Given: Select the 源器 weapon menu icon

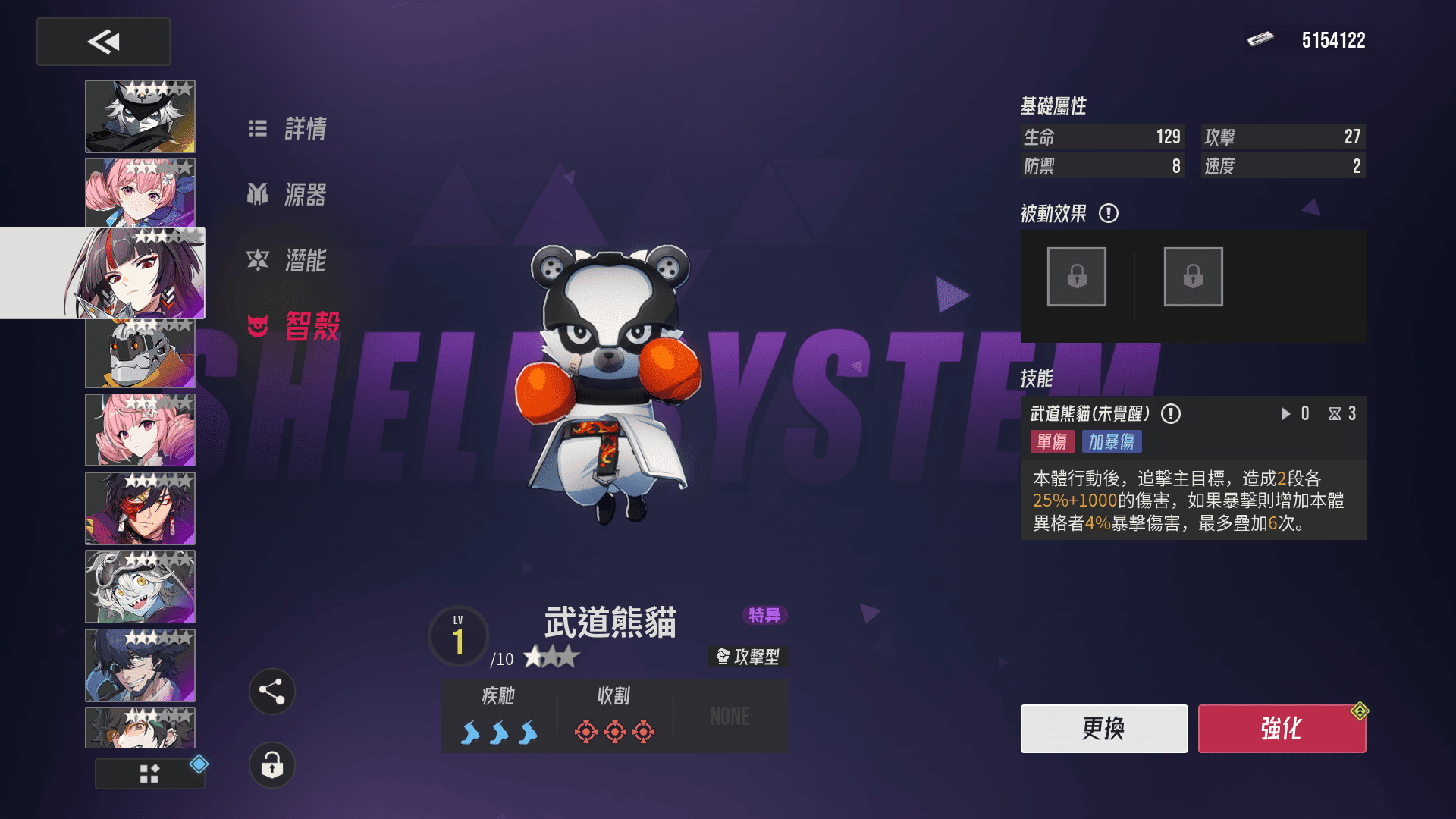Looking at the screenshot, I should pyautogui.click(x=258, y=195).
